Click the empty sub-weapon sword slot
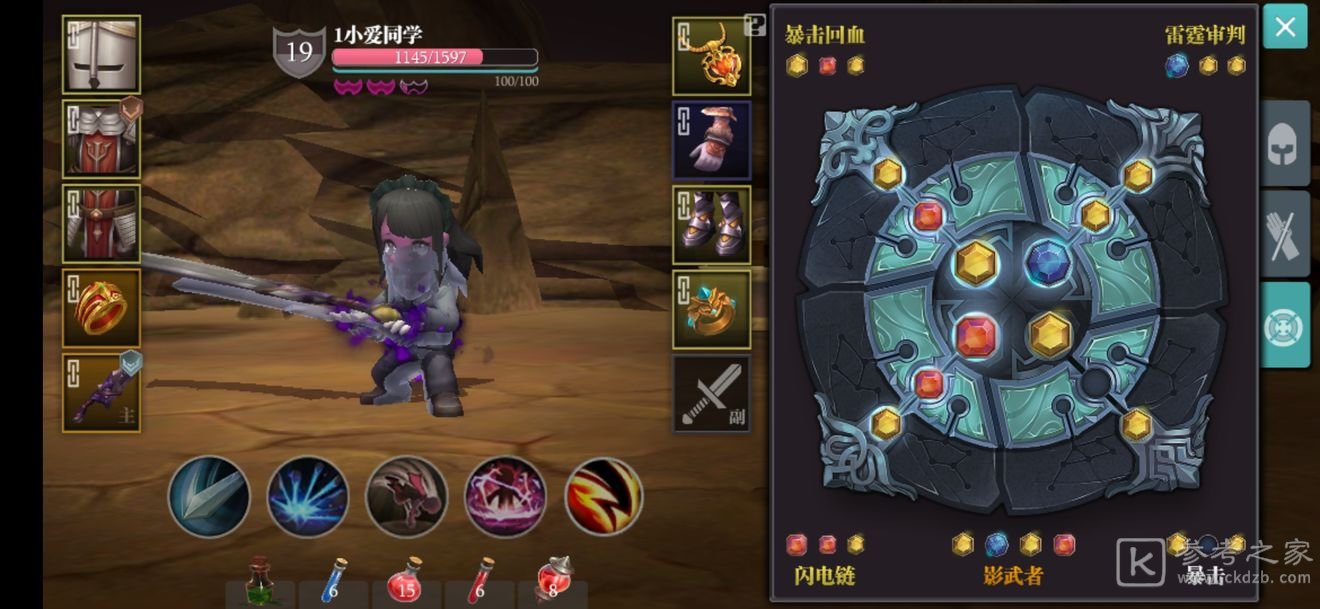The width and height of the screenshot is (1320, 609). click(x=711, y=393)
